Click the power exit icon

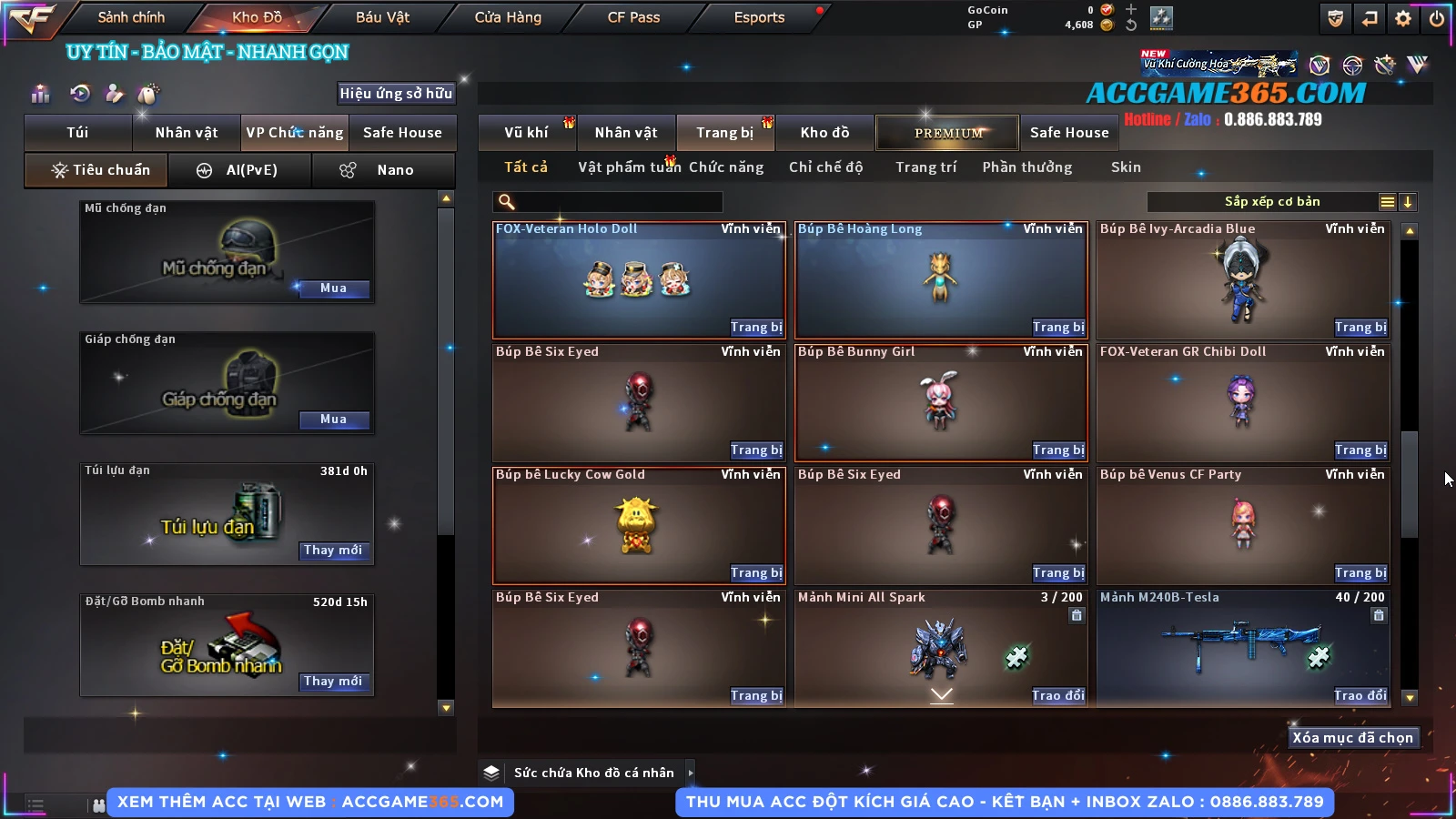(x=1437, y=18)
